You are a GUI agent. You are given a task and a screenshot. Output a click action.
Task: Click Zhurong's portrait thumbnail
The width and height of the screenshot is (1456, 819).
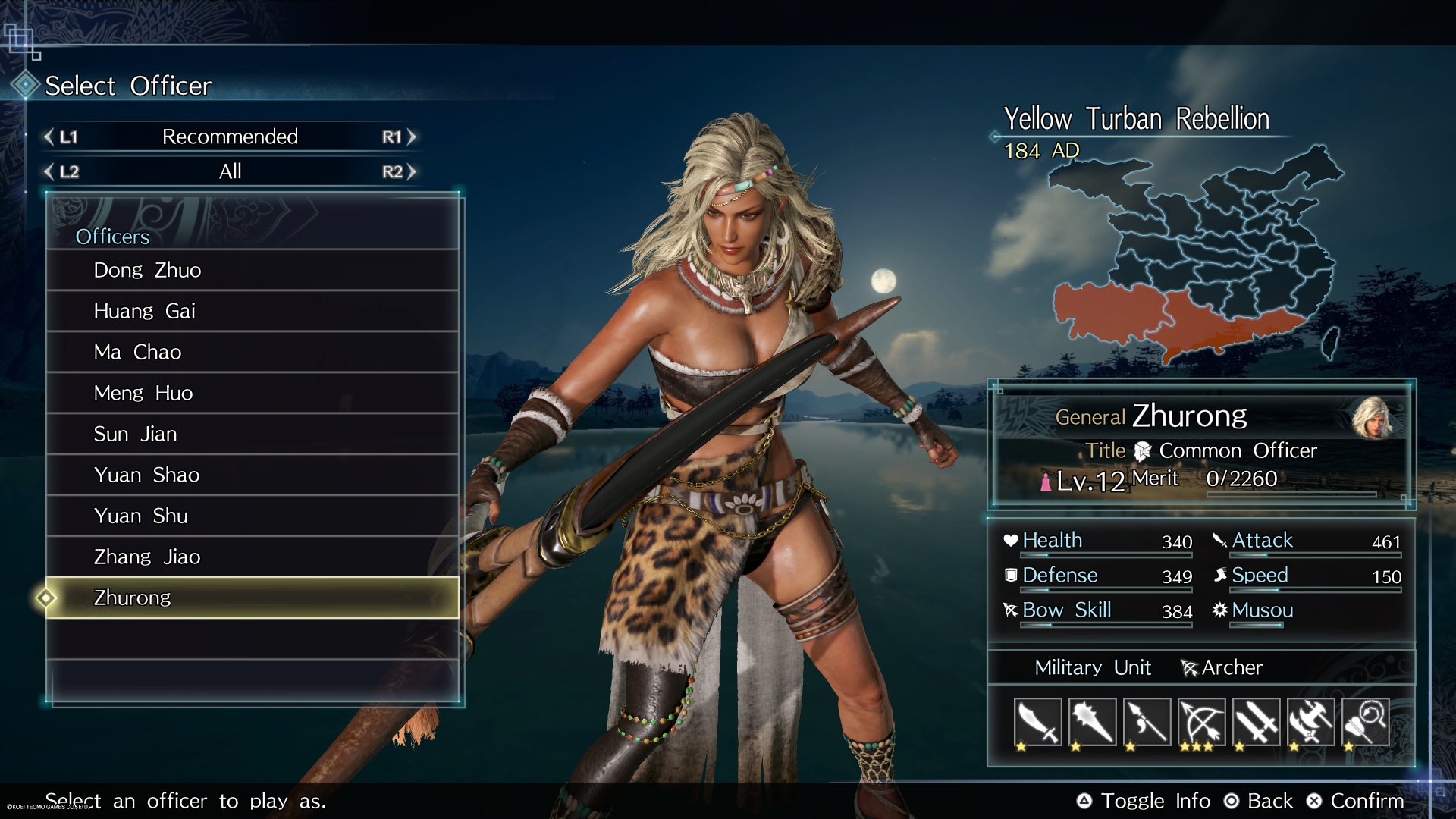pyautogui.click(x=1372, y=418)
